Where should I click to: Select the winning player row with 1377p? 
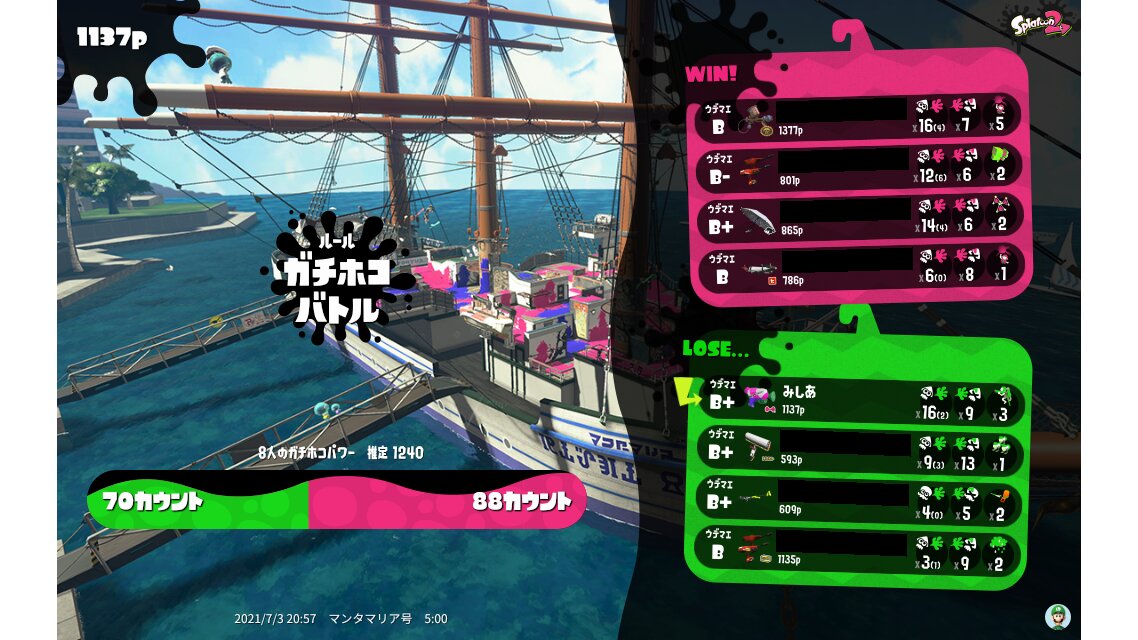tap(859, 117)
